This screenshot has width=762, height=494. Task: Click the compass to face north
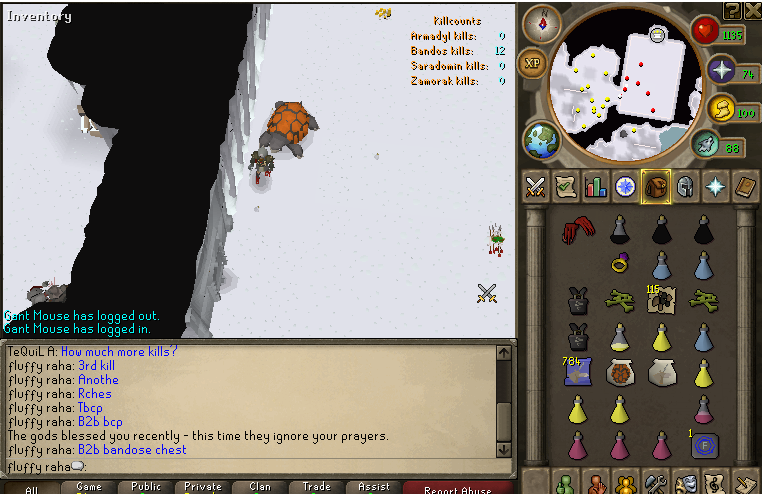(542, 22)
